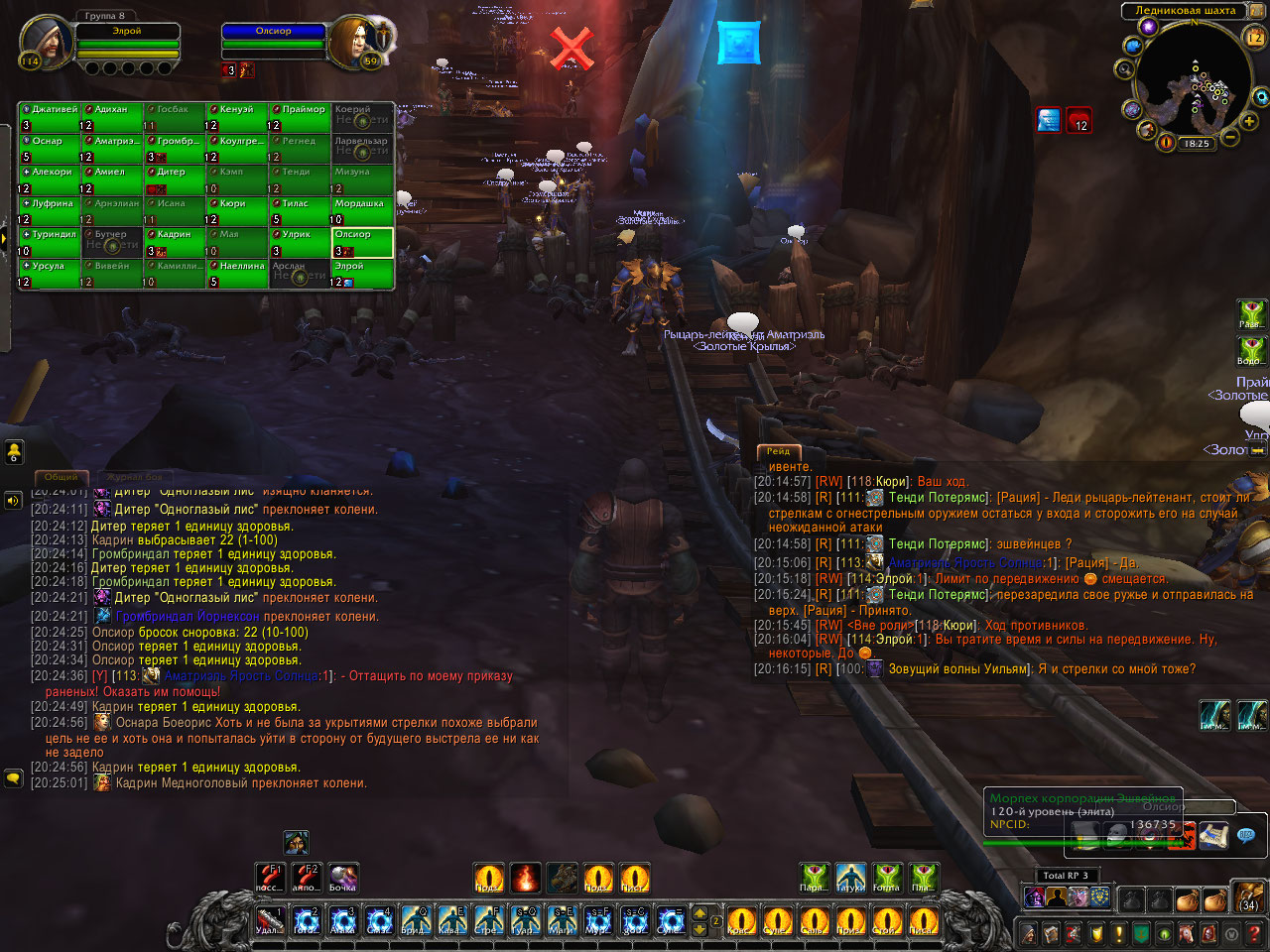
Task: Open the character info micro button
Action: tap(1029, 933)
